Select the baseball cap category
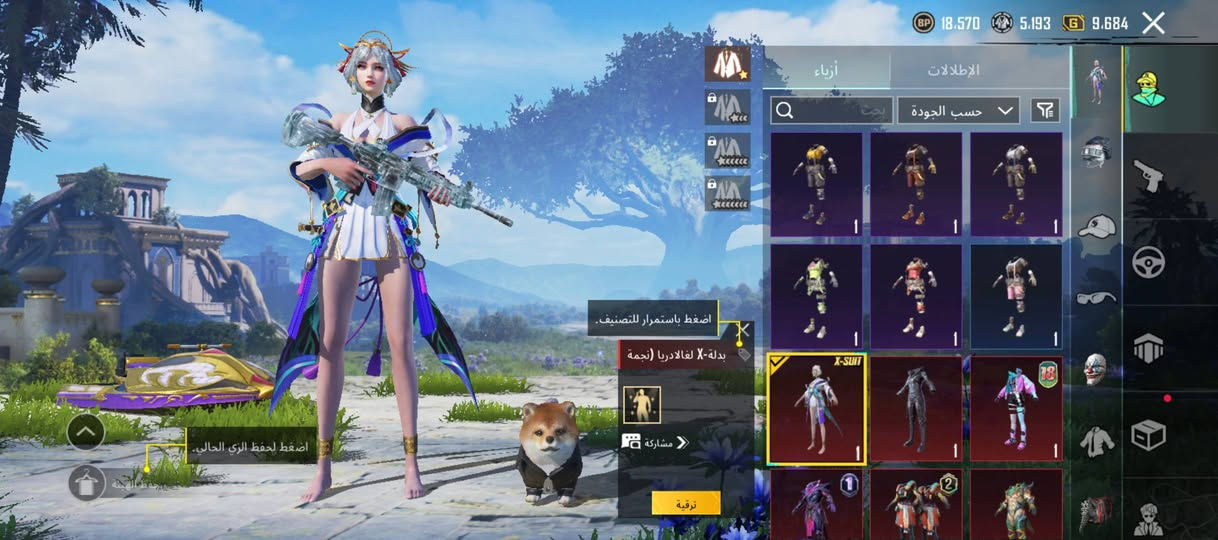This screenshot has width=1218, height=540. pos(1098,225)
